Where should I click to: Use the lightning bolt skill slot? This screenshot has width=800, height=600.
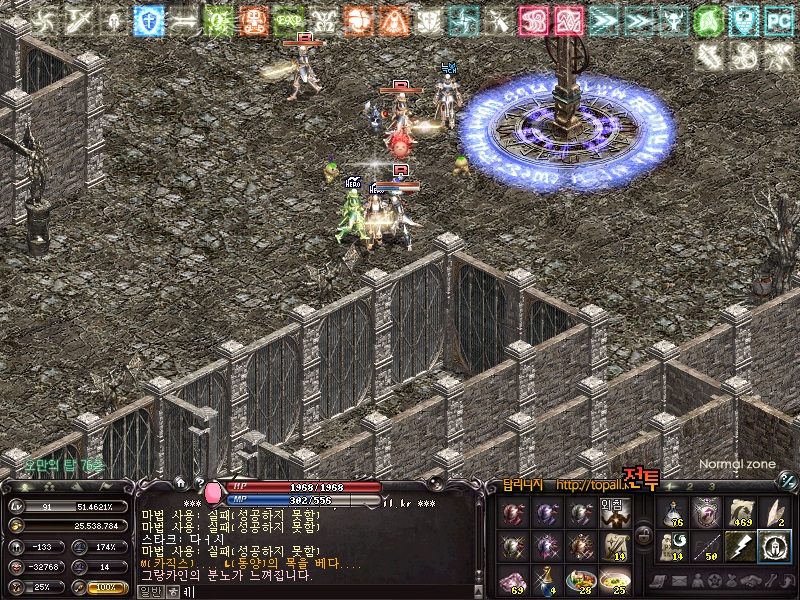tap(741, 546)
